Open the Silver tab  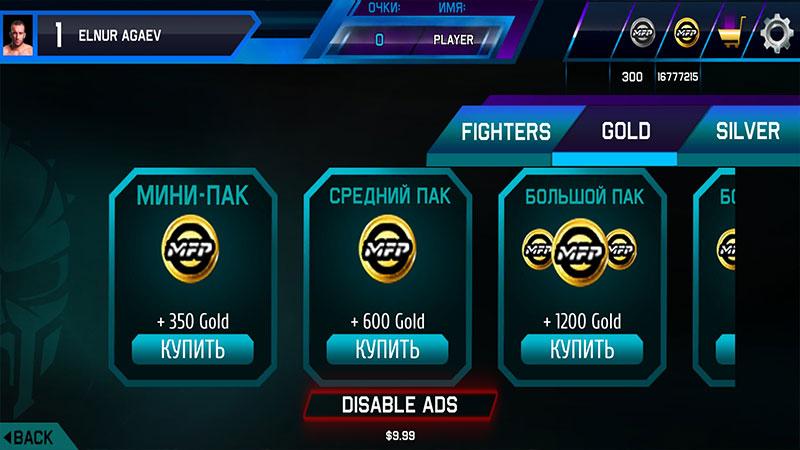click(x=747, y=131)
